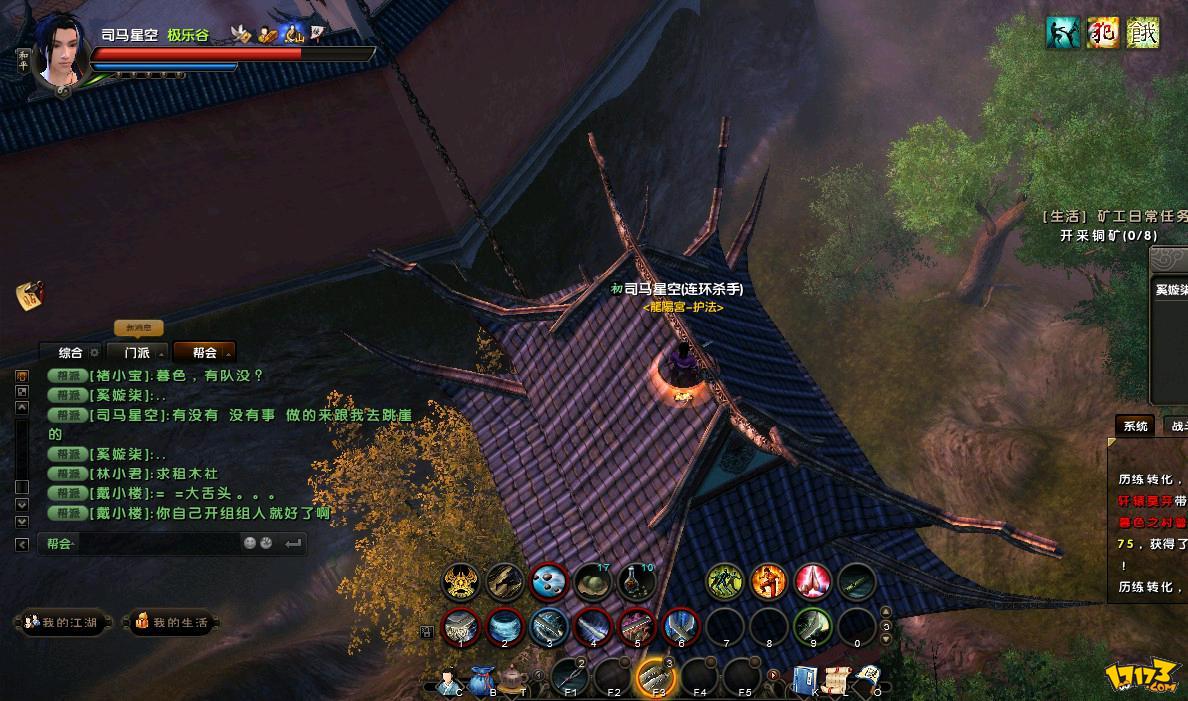1188x701 pixels.
Task: Open the scroll quest log icon
Action: pos(836,679)
